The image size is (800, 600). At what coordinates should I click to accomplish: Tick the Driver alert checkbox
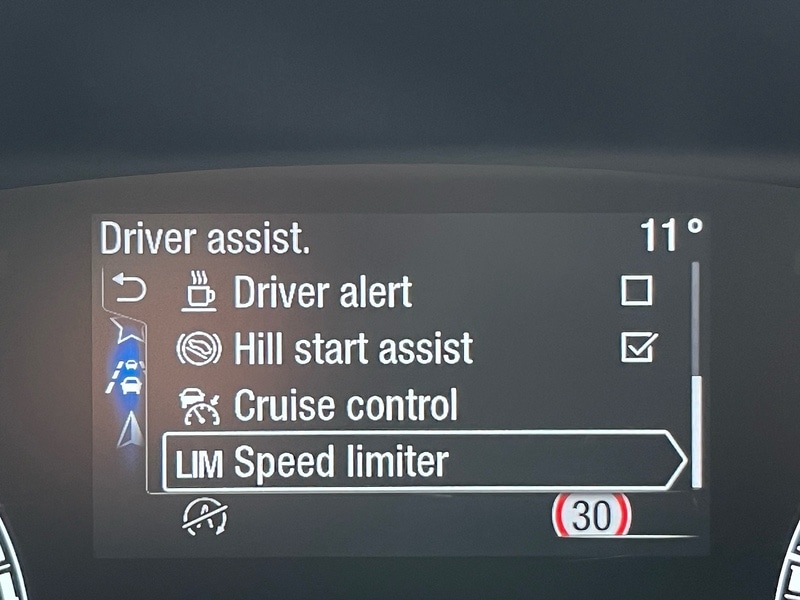636,291
